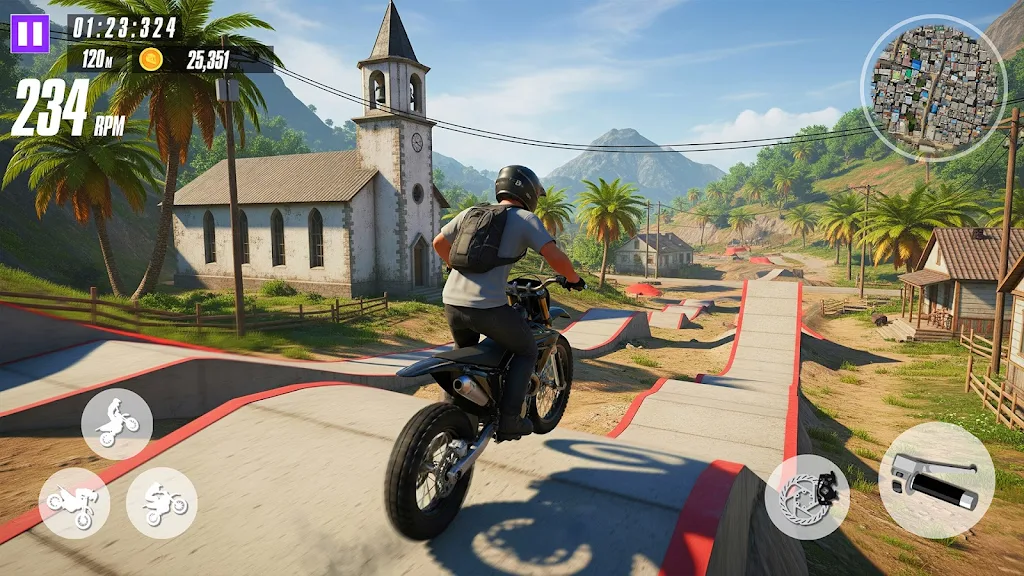Viewport: 1024px width, 576px height.
Task: Click the gold coin icon
Action: click(151, 59)
